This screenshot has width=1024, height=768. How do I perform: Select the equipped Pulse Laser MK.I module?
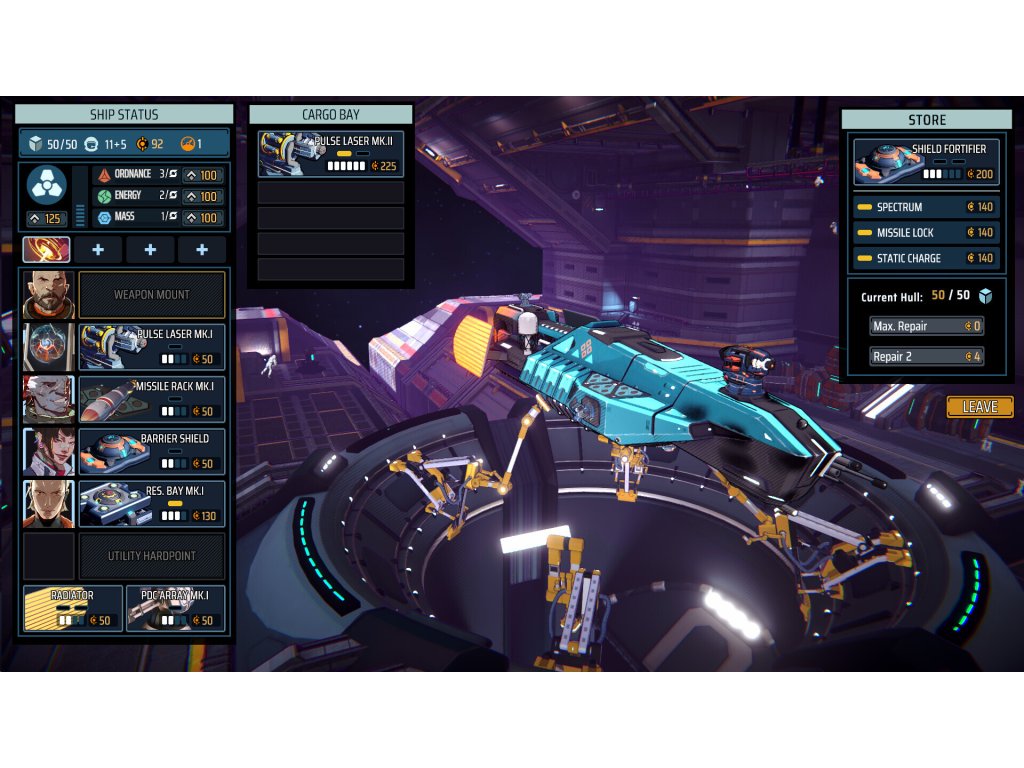(x=152, y=347)
